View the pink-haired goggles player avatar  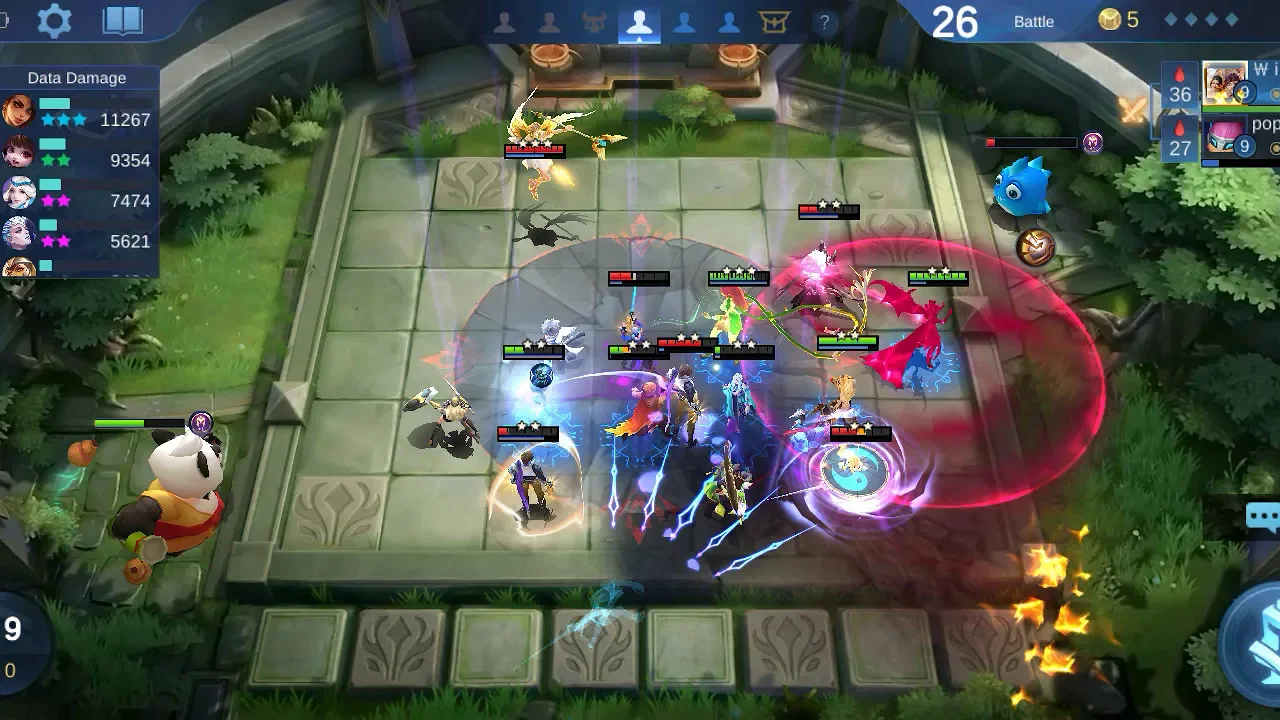(x=1225, y=138)
